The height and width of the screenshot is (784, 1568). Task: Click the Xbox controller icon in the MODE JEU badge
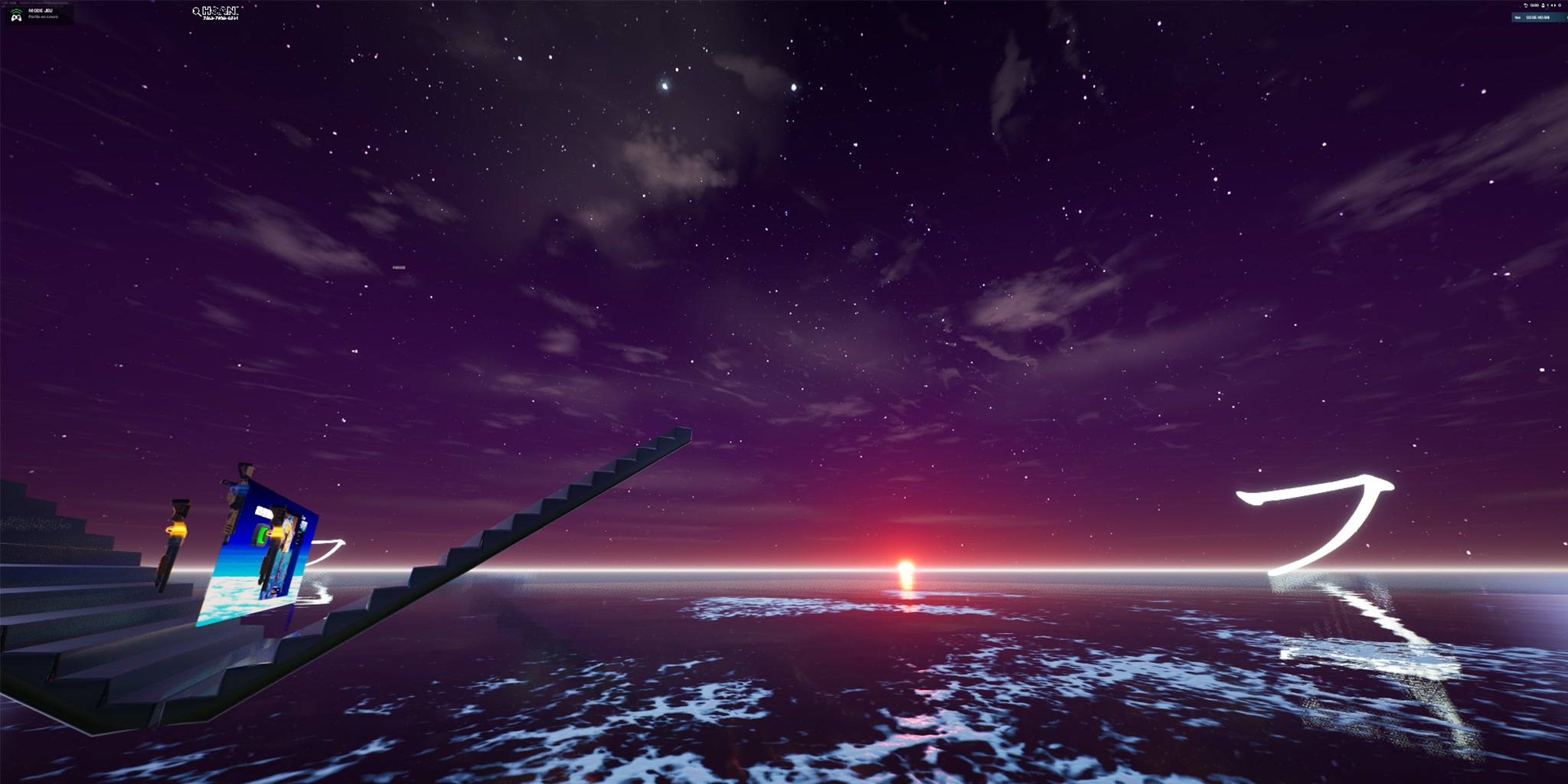16,18
